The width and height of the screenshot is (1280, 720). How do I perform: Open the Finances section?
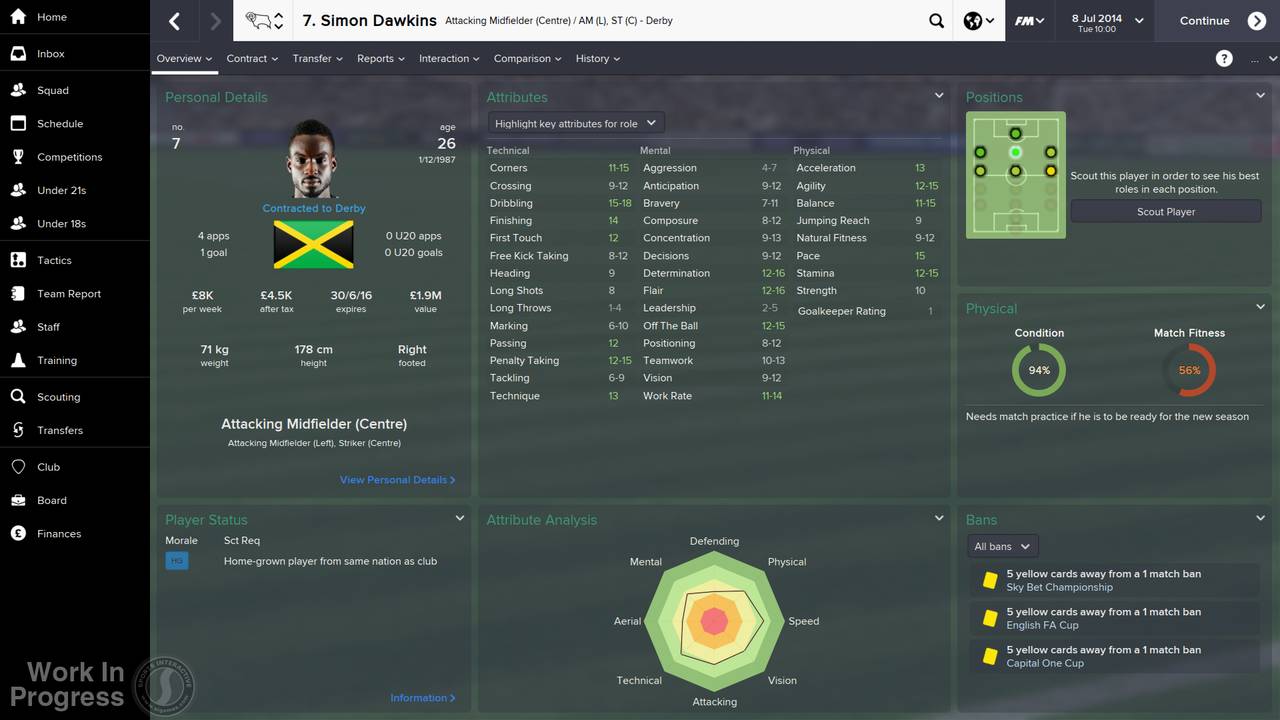[61, 533]
